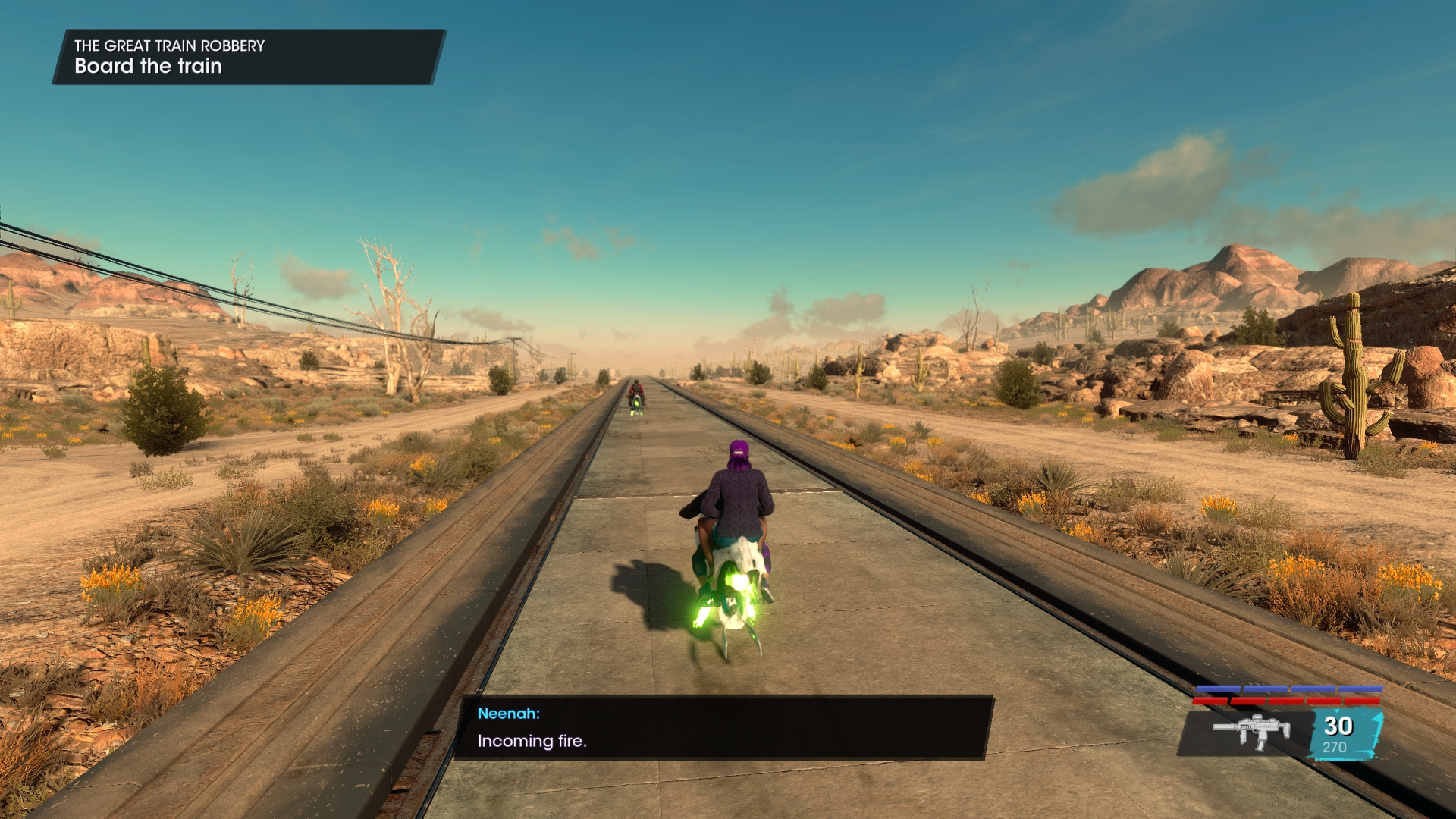Select the mission objective tracker banner
Screen dimensions: 1456x819
click(x=248, y=57)
